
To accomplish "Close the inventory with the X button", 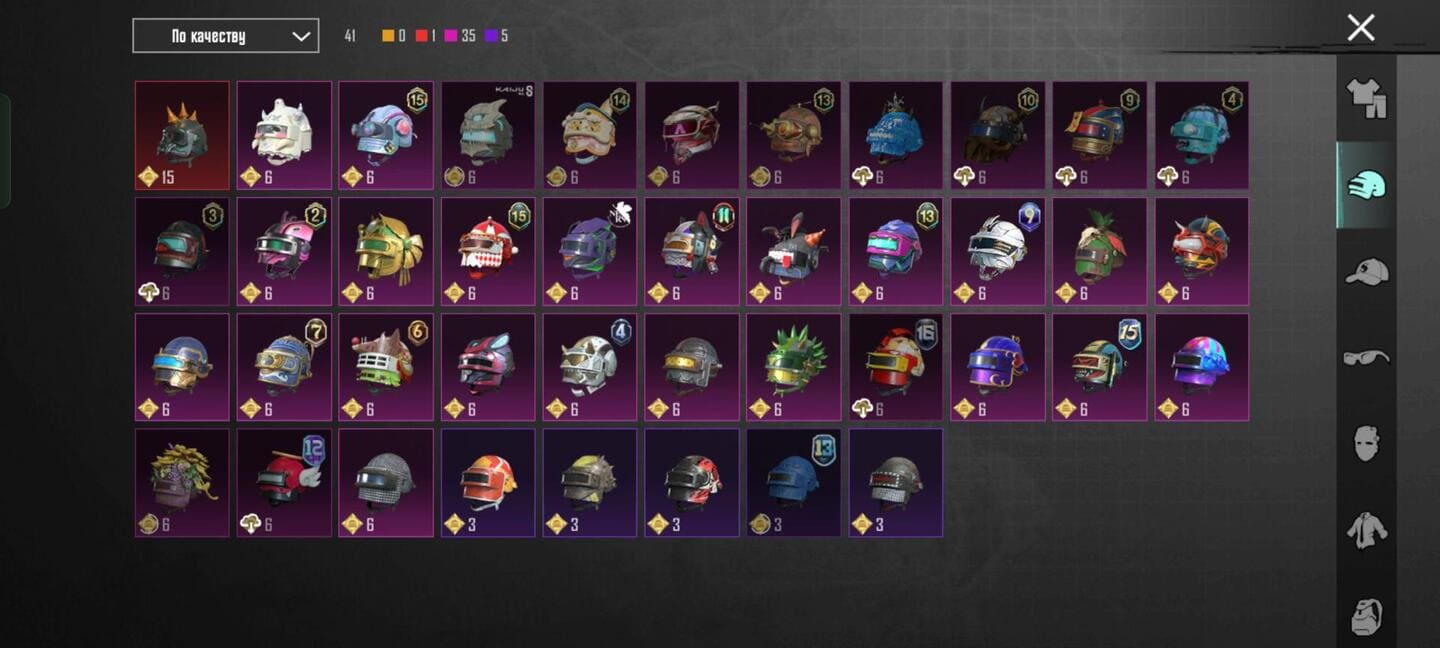I will pos(1360,28).
